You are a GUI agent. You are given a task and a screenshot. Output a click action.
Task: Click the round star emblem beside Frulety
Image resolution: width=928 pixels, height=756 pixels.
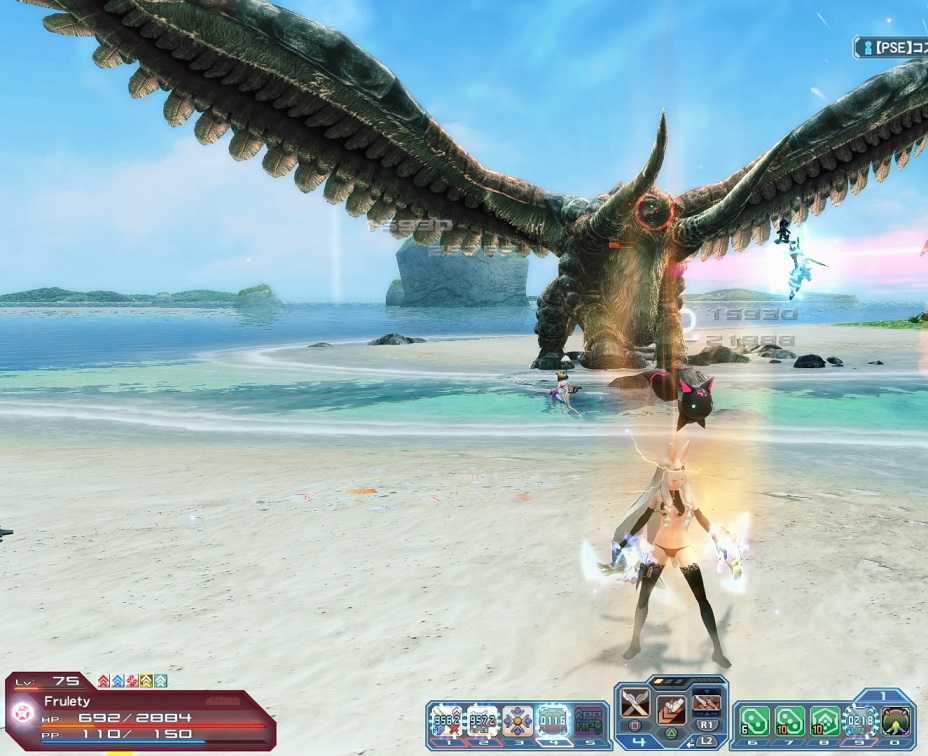[23, 715]
